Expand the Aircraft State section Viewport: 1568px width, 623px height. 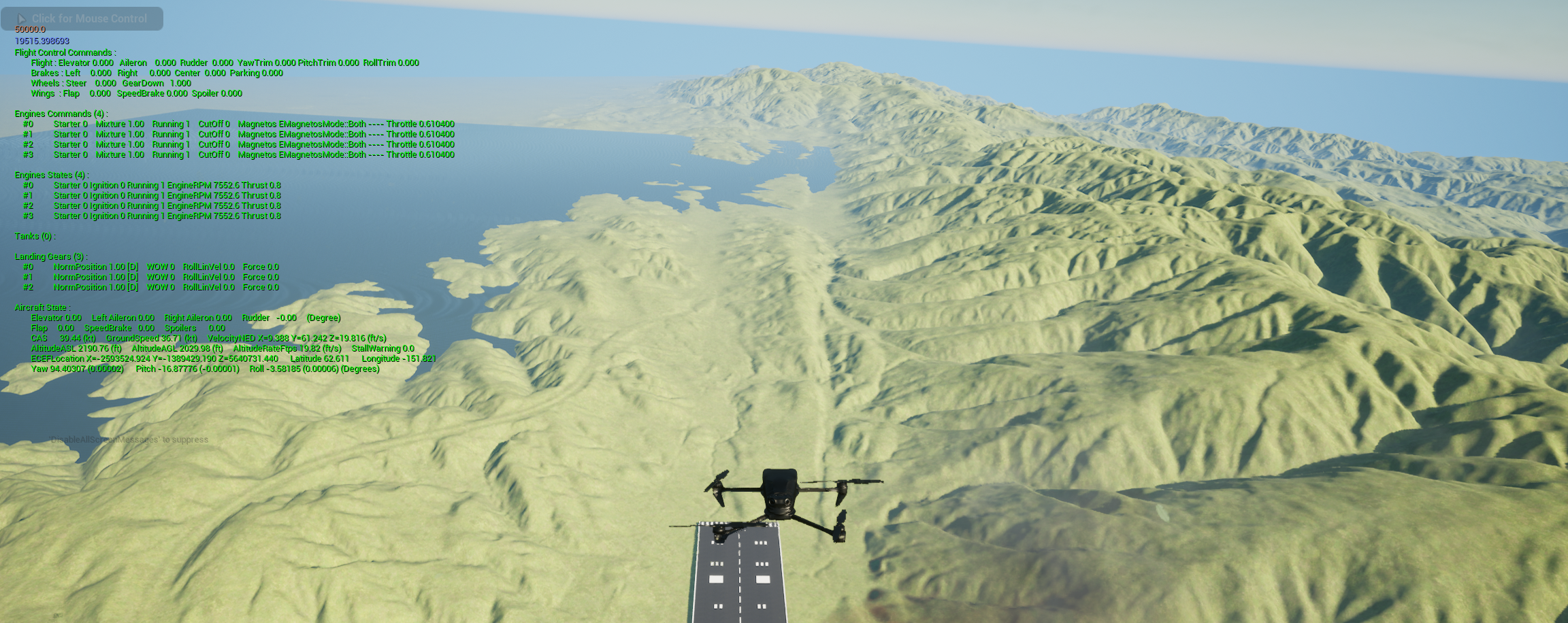coord(41,307)
